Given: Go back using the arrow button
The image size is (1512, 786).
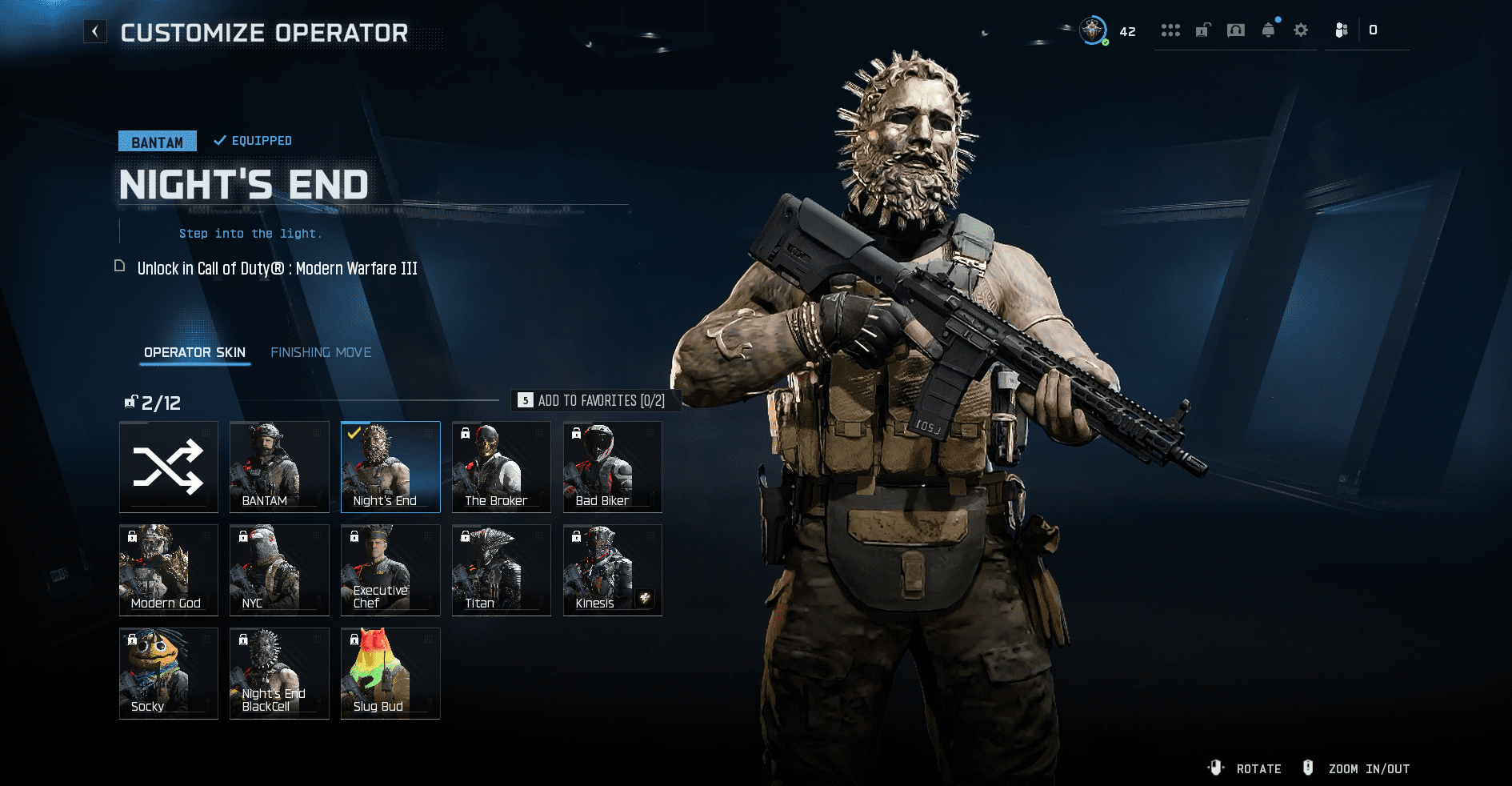Looking at the screenshot, I should coord(95,32).
